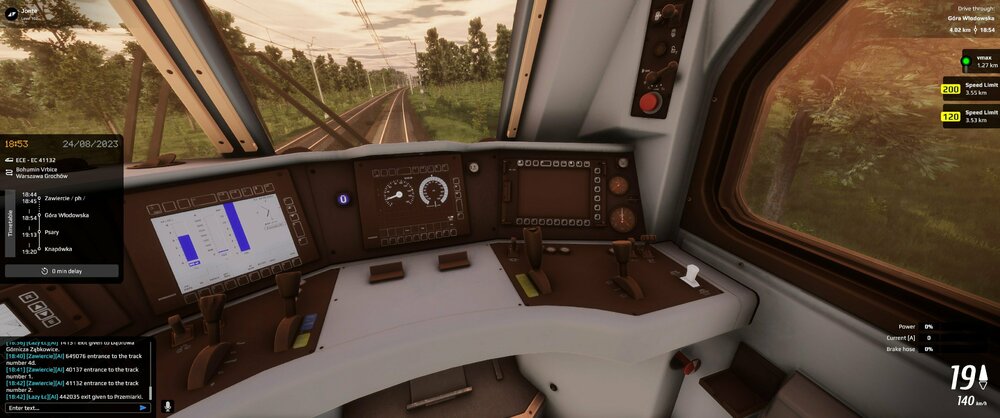Toggle the microphone voice chat icon

(167, 407)
